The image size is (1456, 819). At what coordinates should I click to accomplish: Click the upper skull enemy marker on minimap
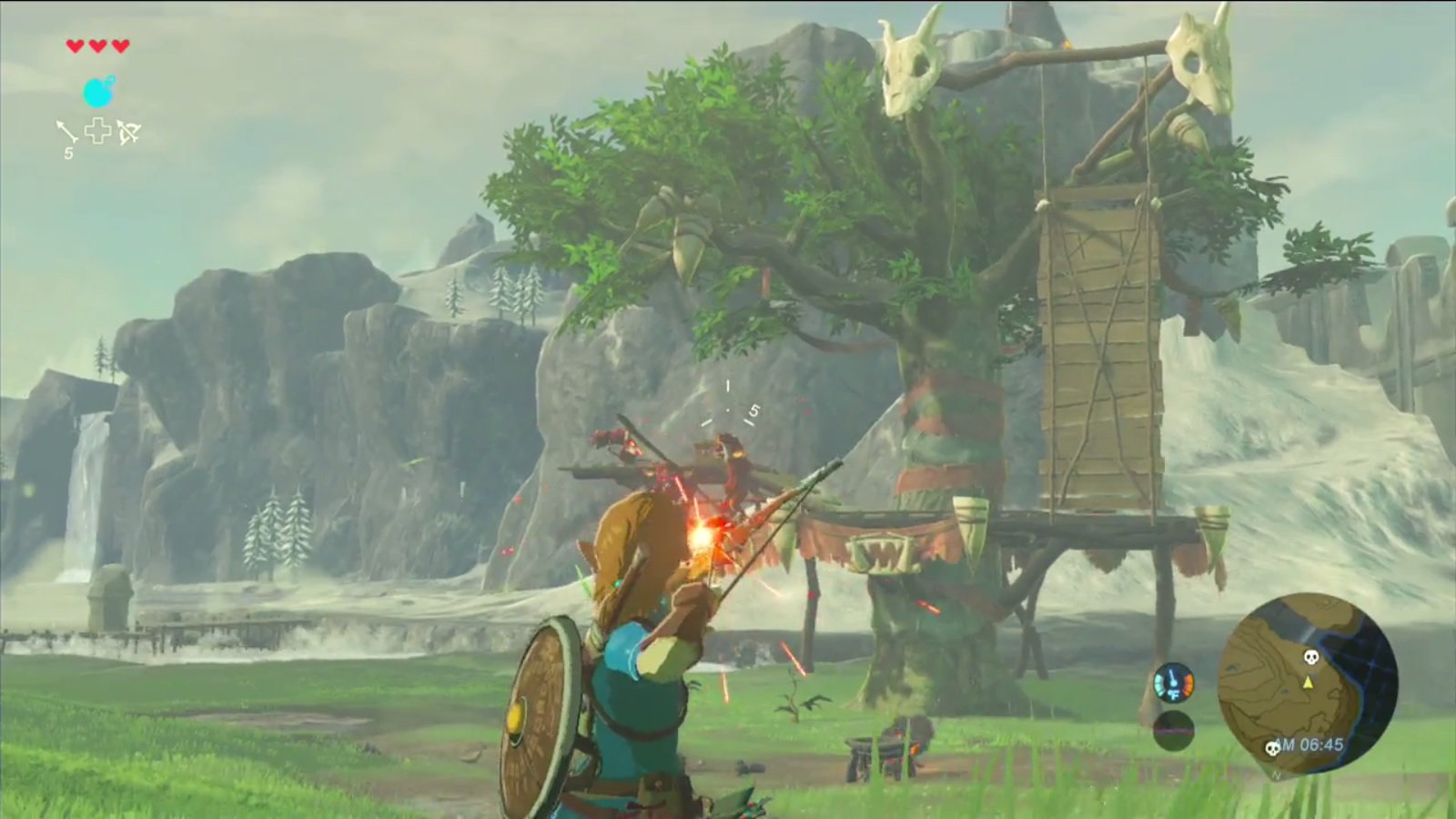click(1311, 658)
